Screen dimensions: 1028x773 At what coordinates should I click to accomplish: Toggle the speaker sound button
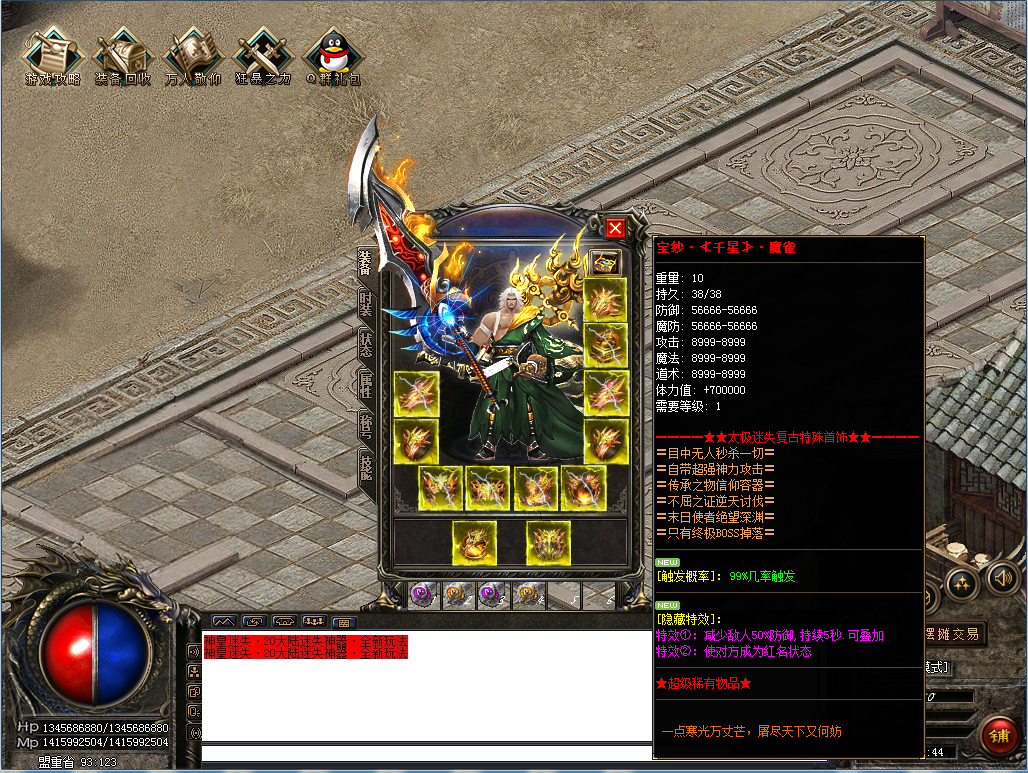click(1003, 577)
